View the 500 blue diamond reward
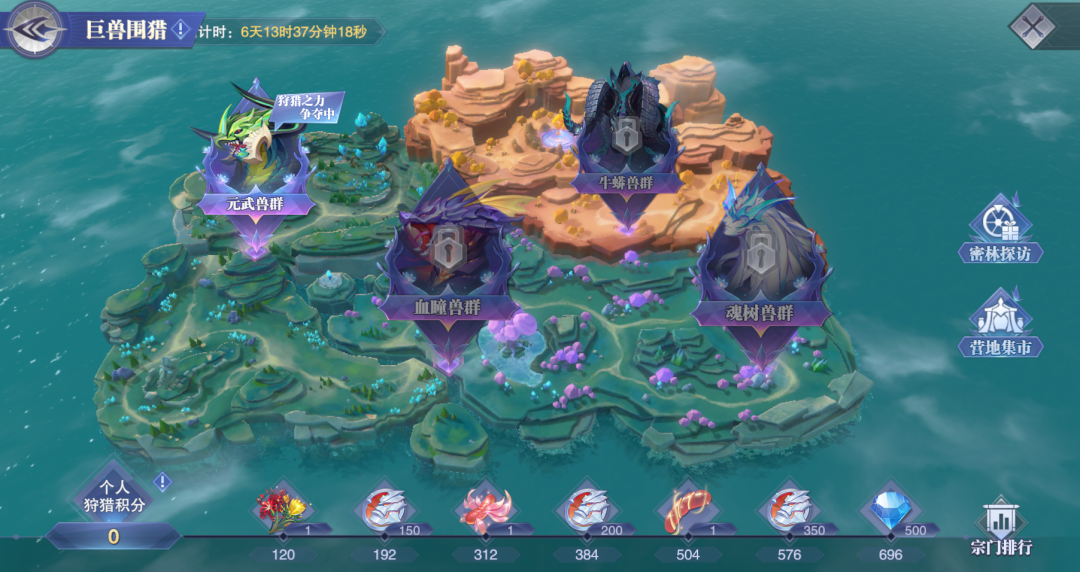The image size is (1080, 572). coord(889,510)
